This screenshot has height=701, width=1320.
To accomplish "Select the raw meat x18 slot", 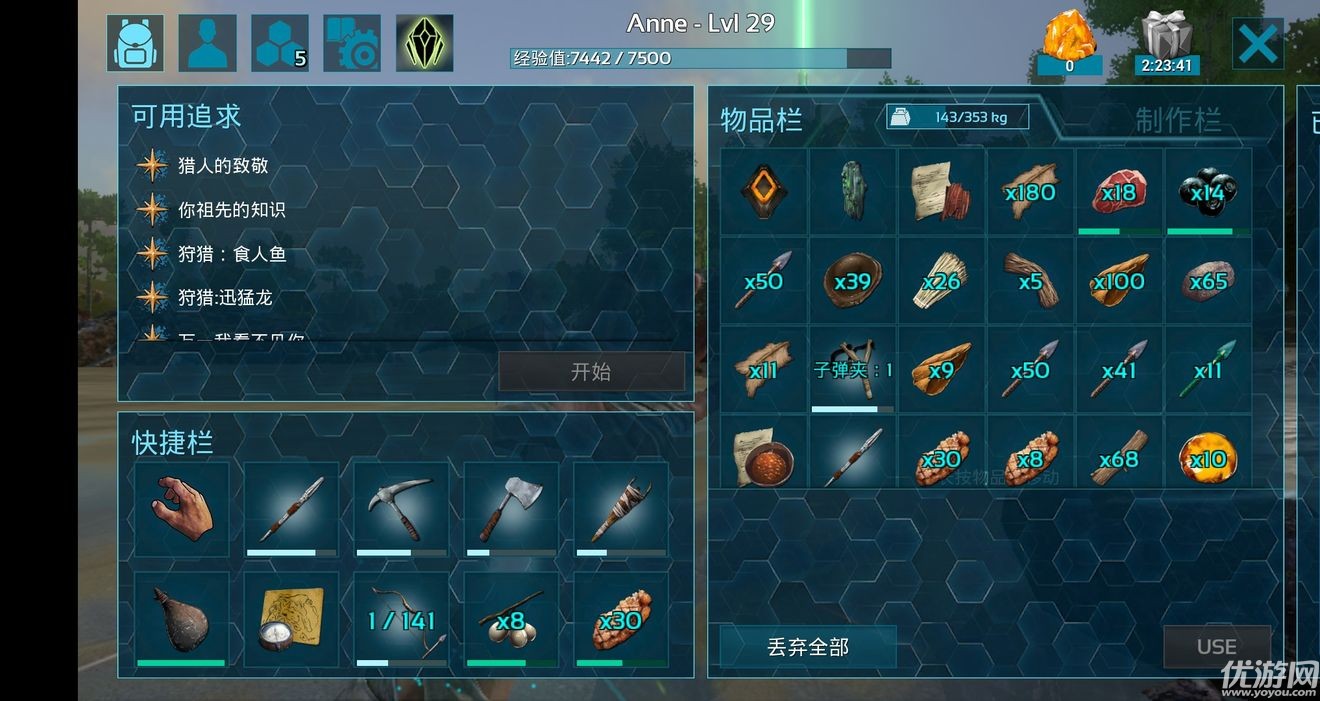I will [1119, 191].
